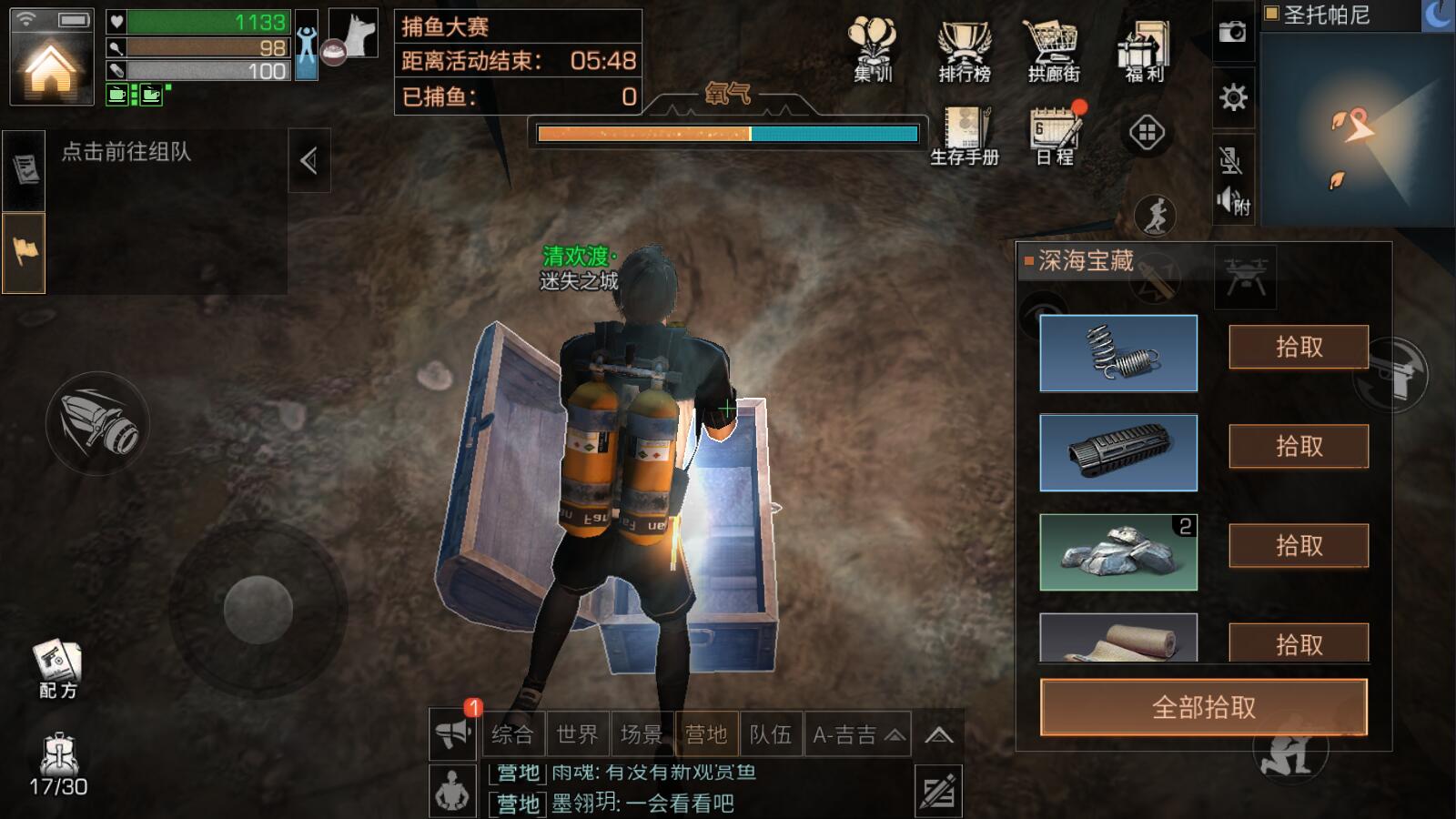Toggle the flashlight
Screen dimensions: 1456x819
97,425
